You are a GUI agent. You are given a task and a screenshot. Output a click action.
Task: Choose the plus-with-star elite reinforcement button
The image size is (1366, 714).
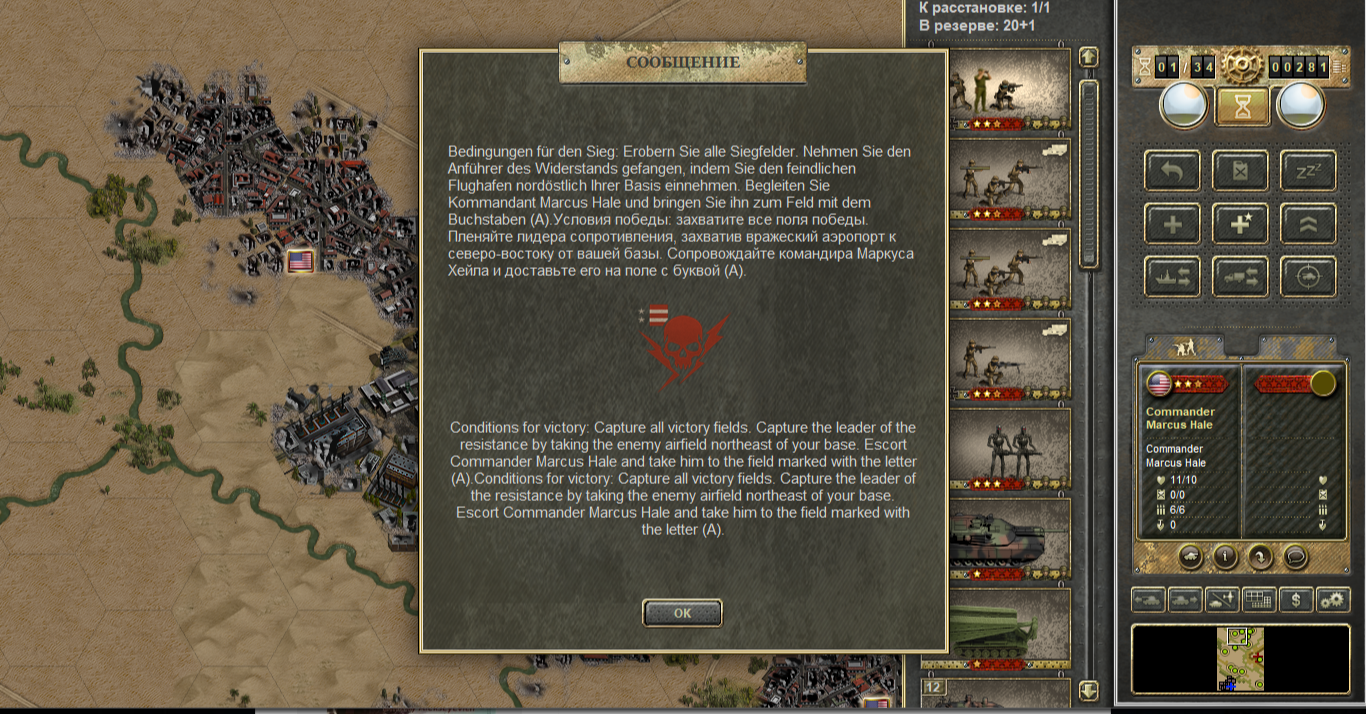1241,224
